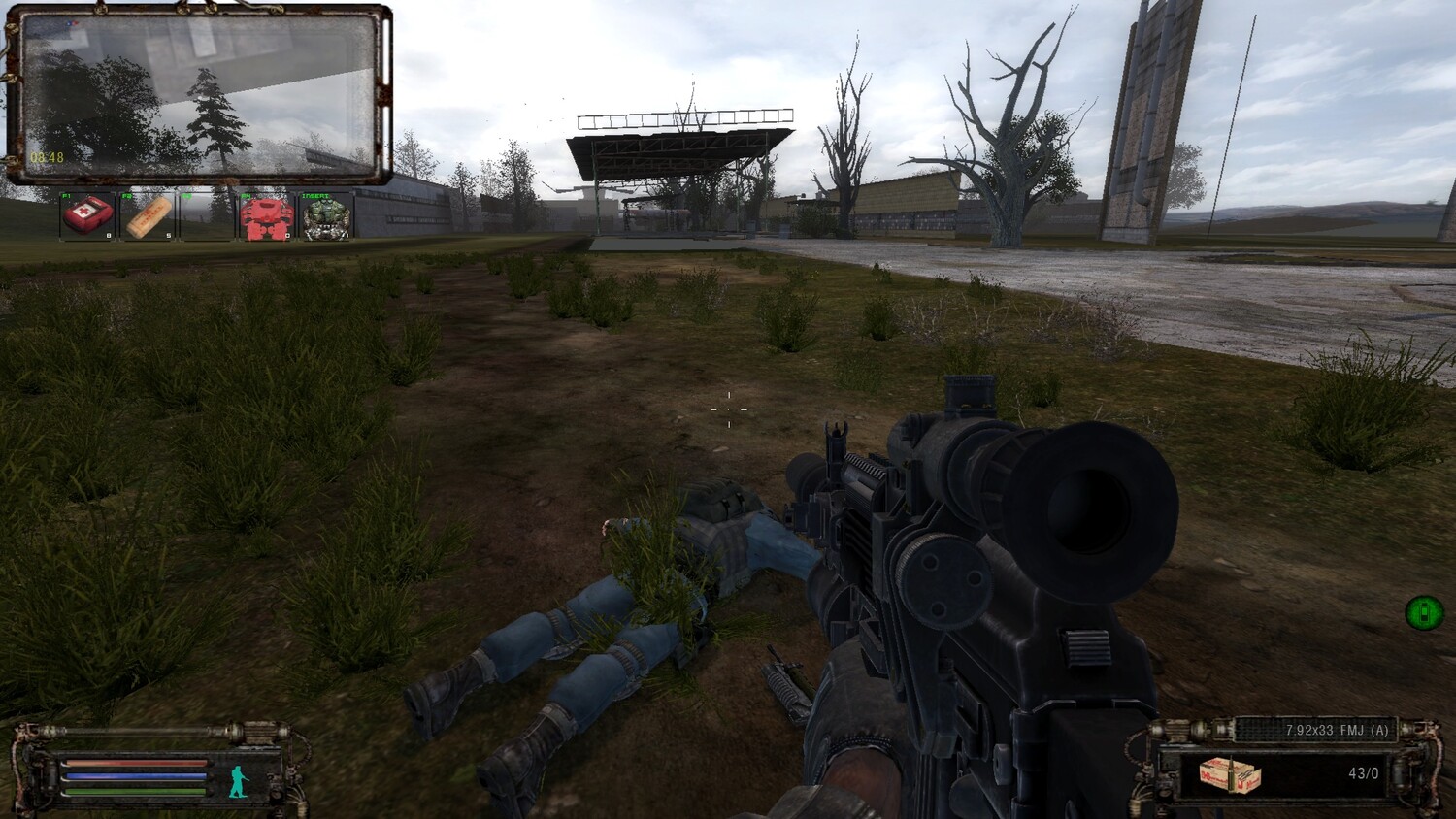Choose the camouflage armor INSERT slot
Viewport: 1456px width, 819px height.
tap(325, 216)
